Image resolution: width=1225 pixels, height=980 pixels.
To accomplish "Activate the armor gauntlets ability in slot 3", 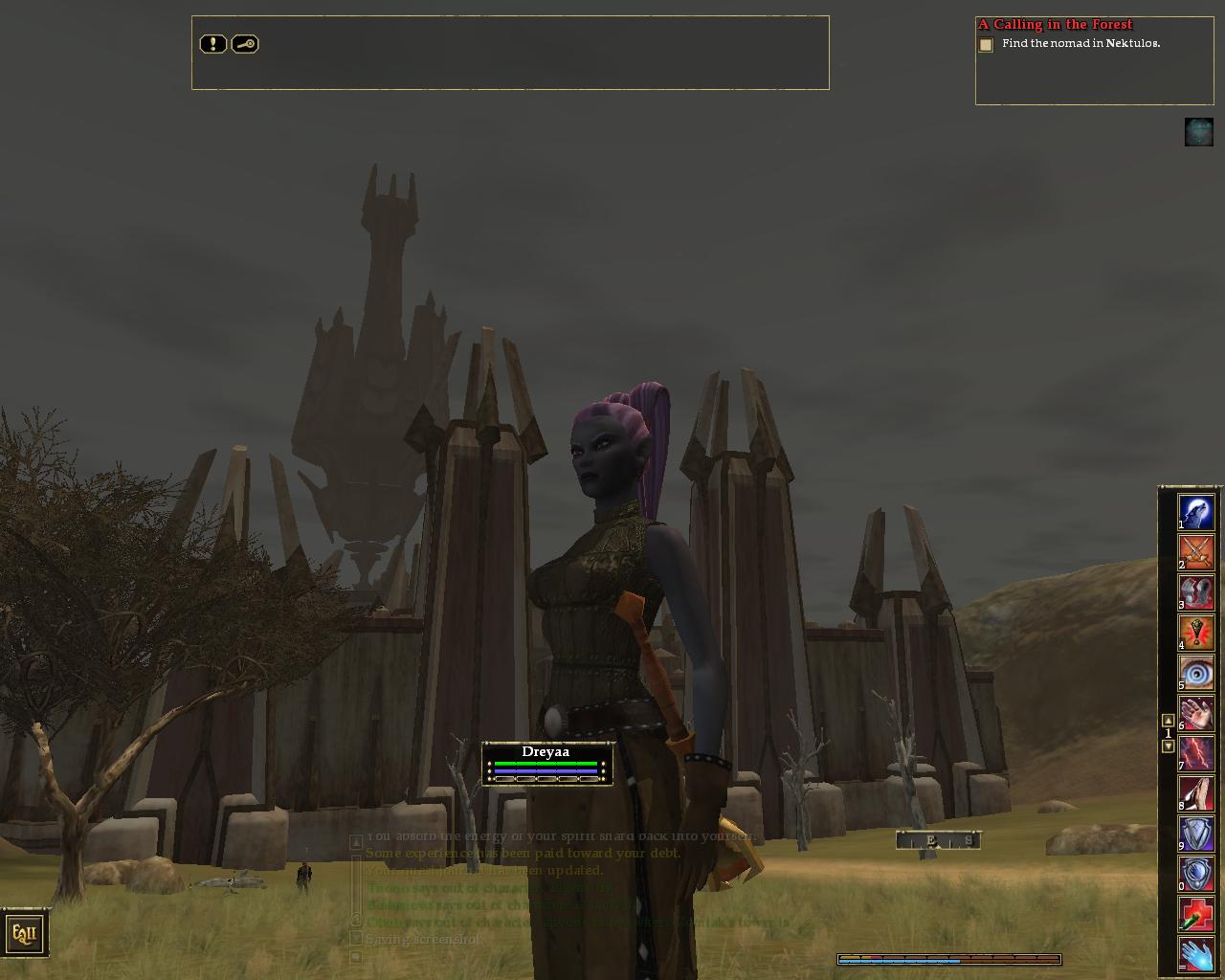I will [1195, 591].
